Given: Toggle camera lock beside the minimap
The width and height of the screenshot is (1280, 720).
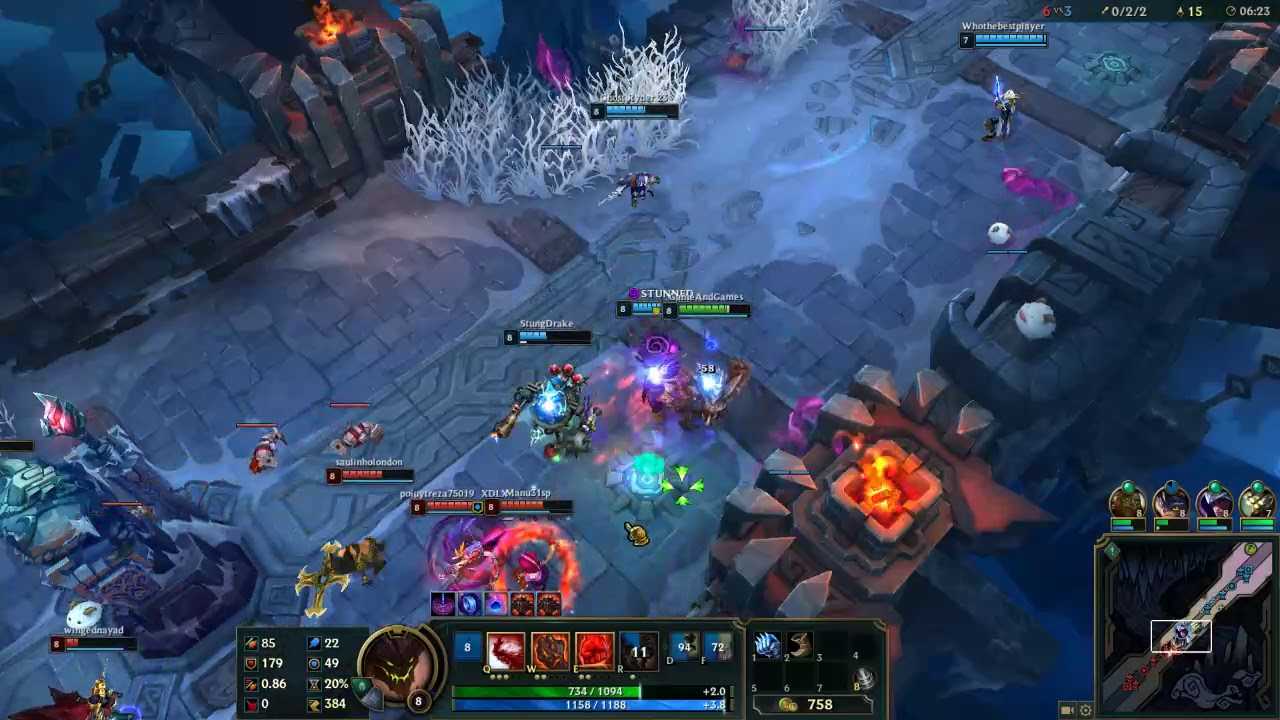Looking at the screenshot, I should [1064, 709].
